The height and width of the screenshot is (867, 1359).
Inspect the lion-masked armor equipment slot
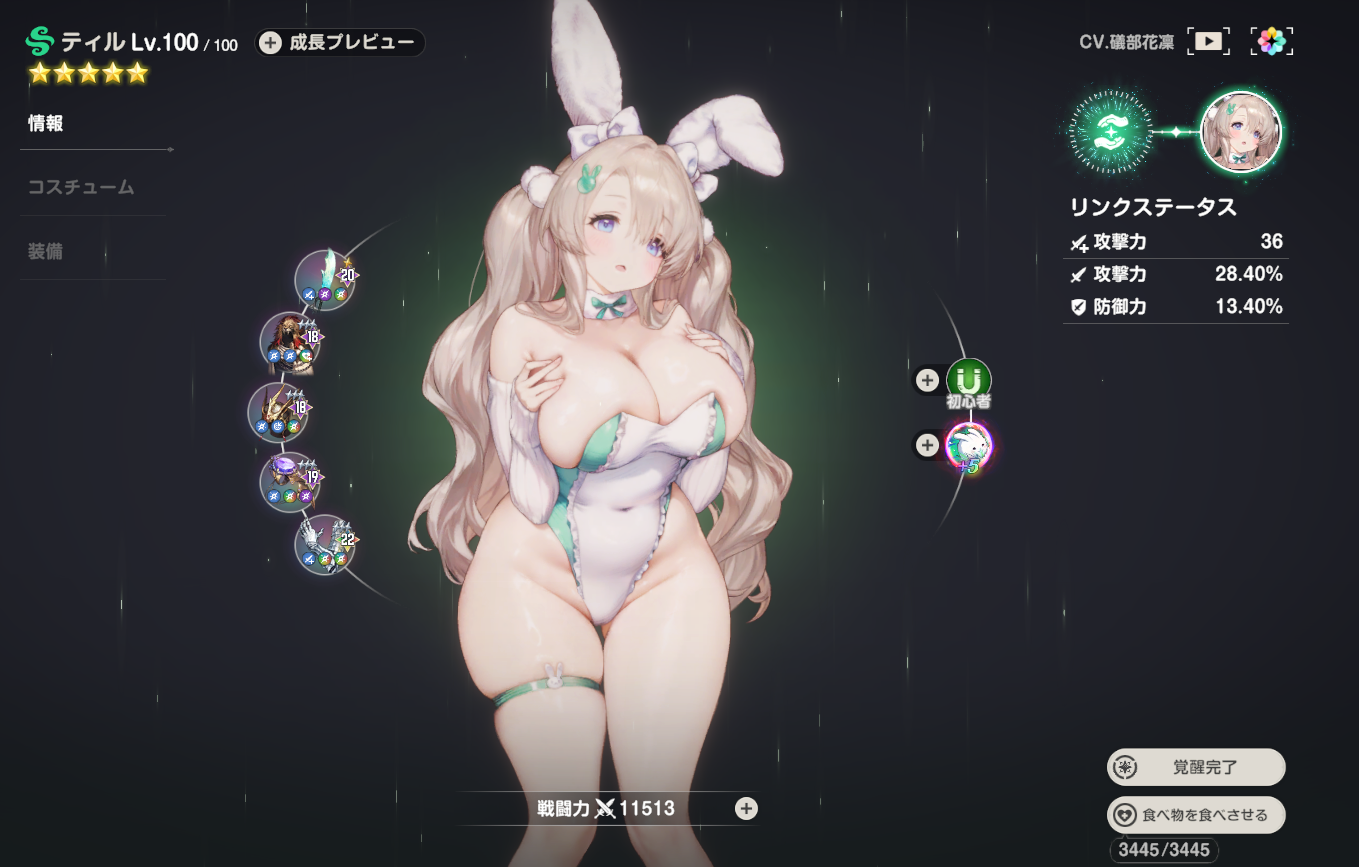coord(290,342)
